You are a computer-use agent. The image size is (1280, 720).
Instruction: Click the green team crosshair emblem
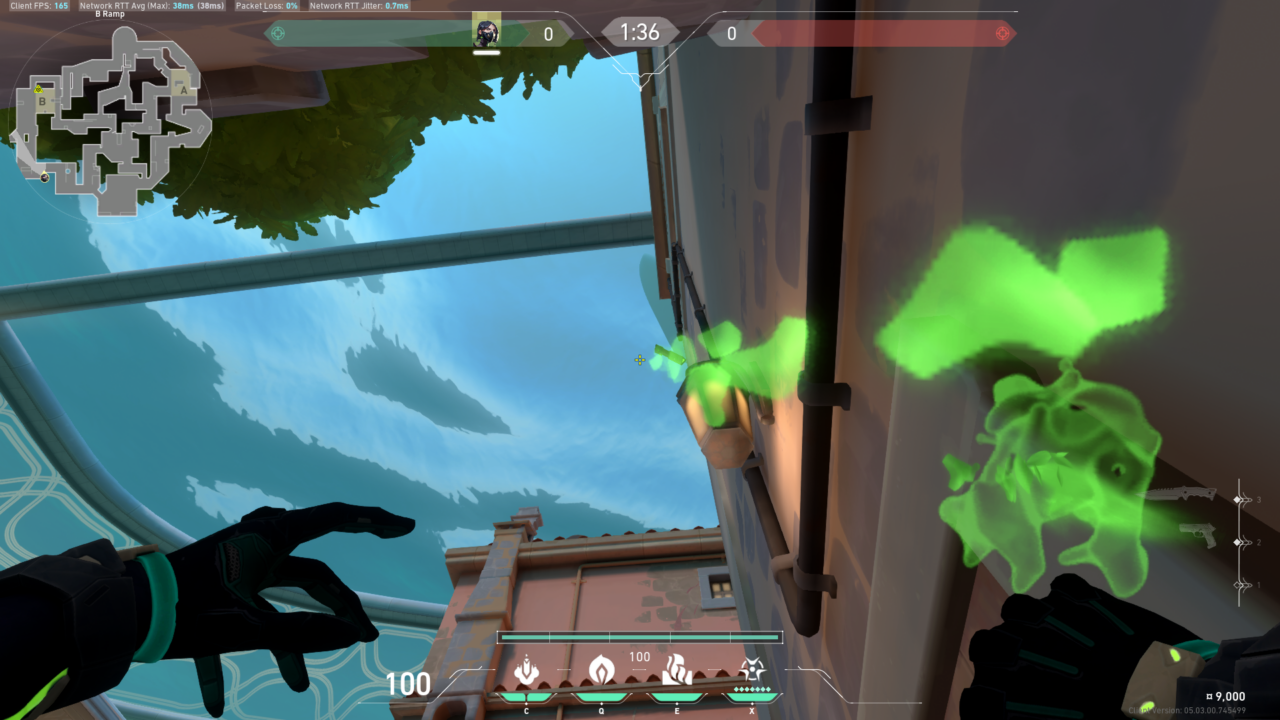pyautogui.click(x=278, y=34)
